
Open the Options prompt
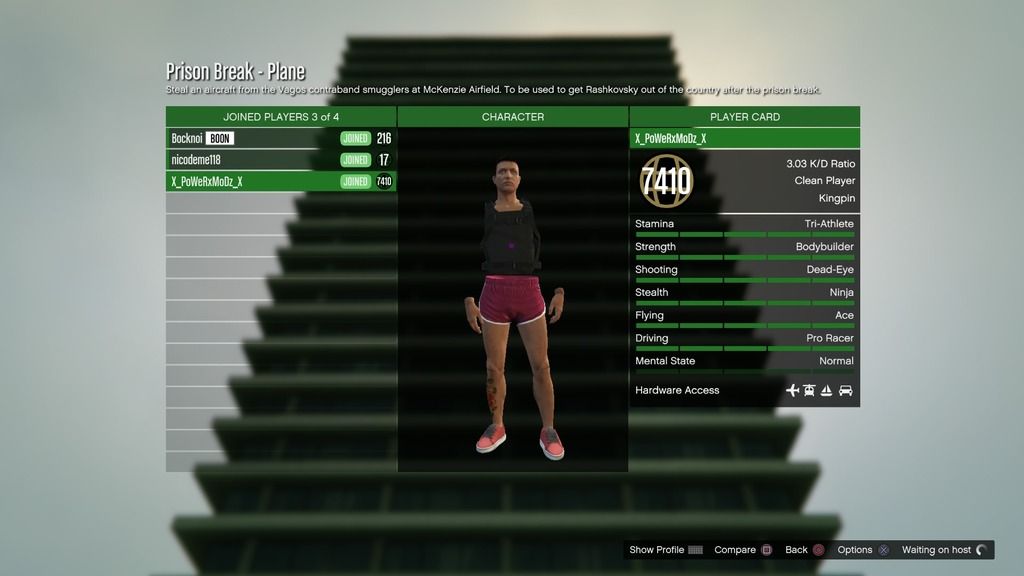click(863, 550)
